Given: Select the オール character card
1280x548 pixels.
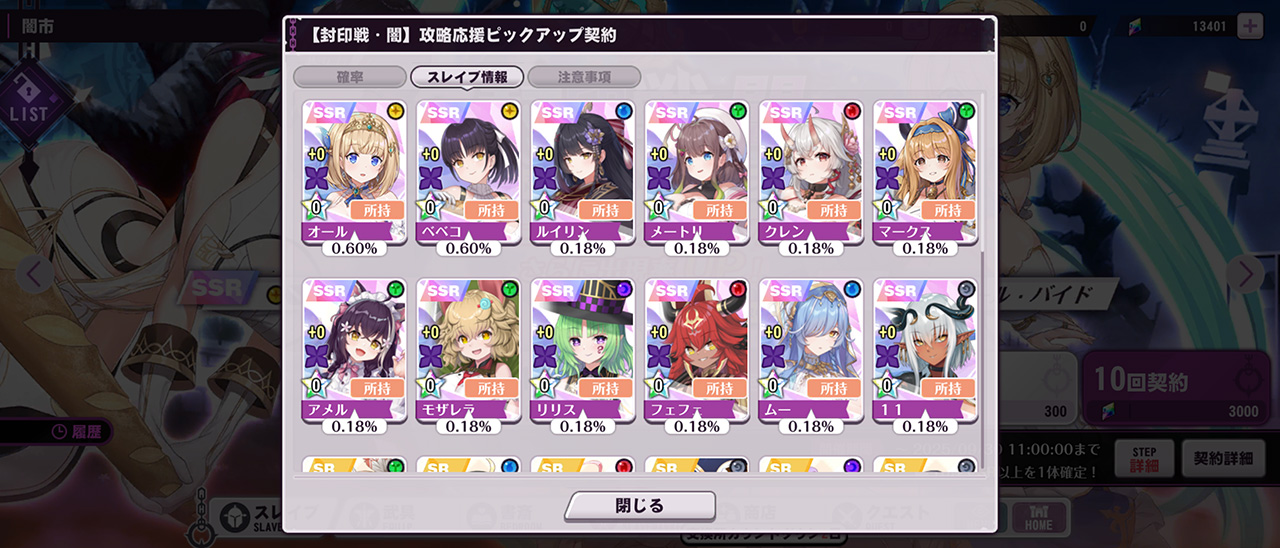Looking at the screenshot, I should pos(354,171).
